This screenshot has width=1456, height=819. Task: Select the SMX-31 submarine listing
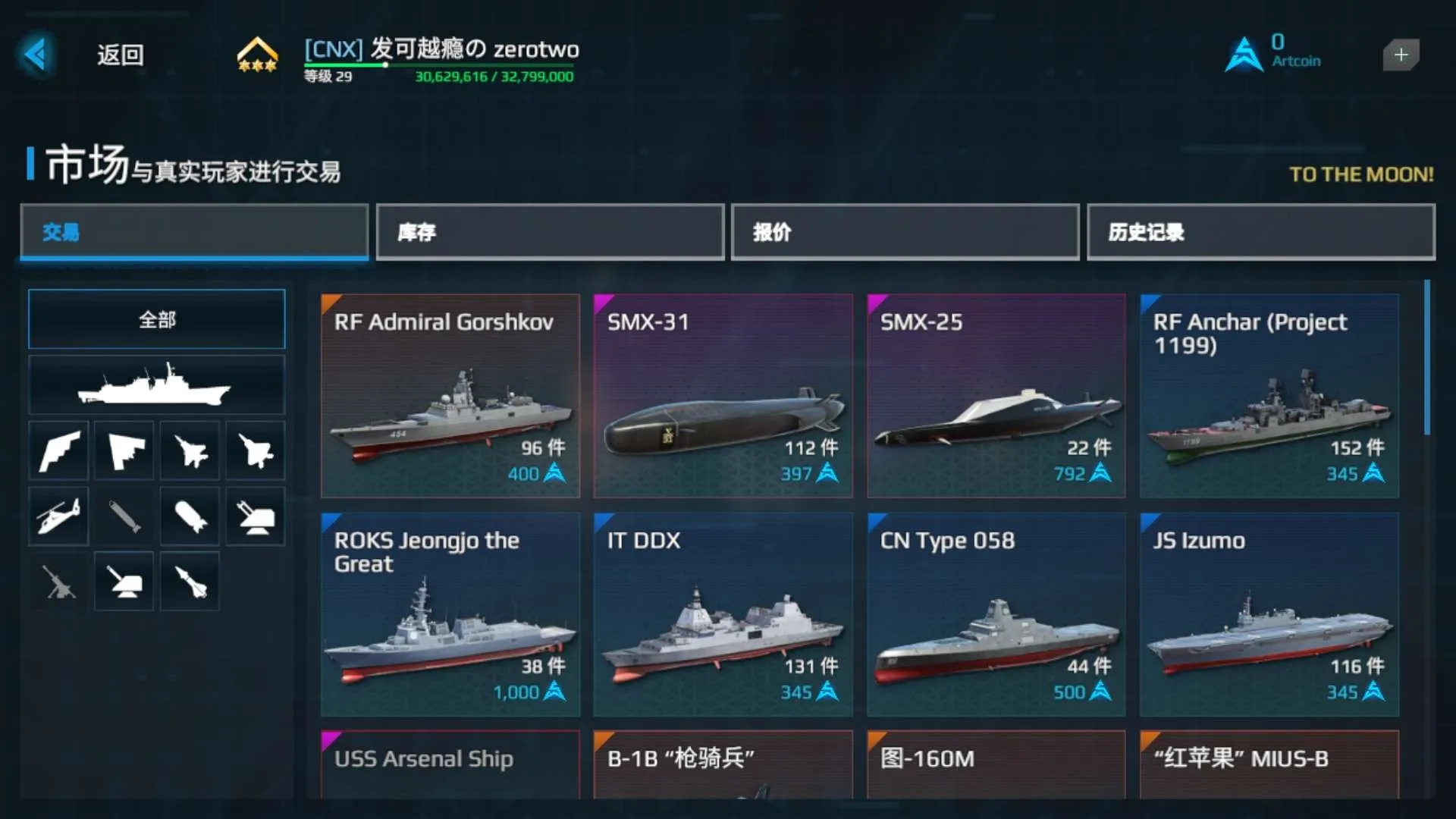point(723,396)
